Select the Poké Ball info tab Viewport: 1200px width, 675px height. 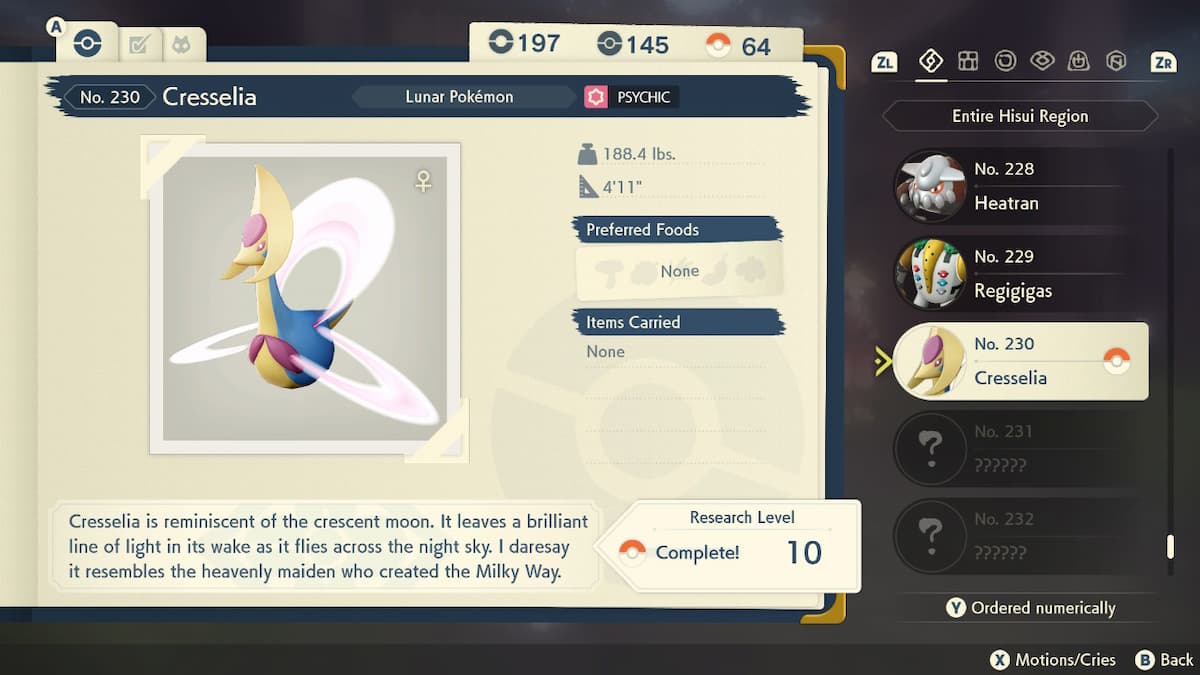pyautogui.click(x=87, y=44)
